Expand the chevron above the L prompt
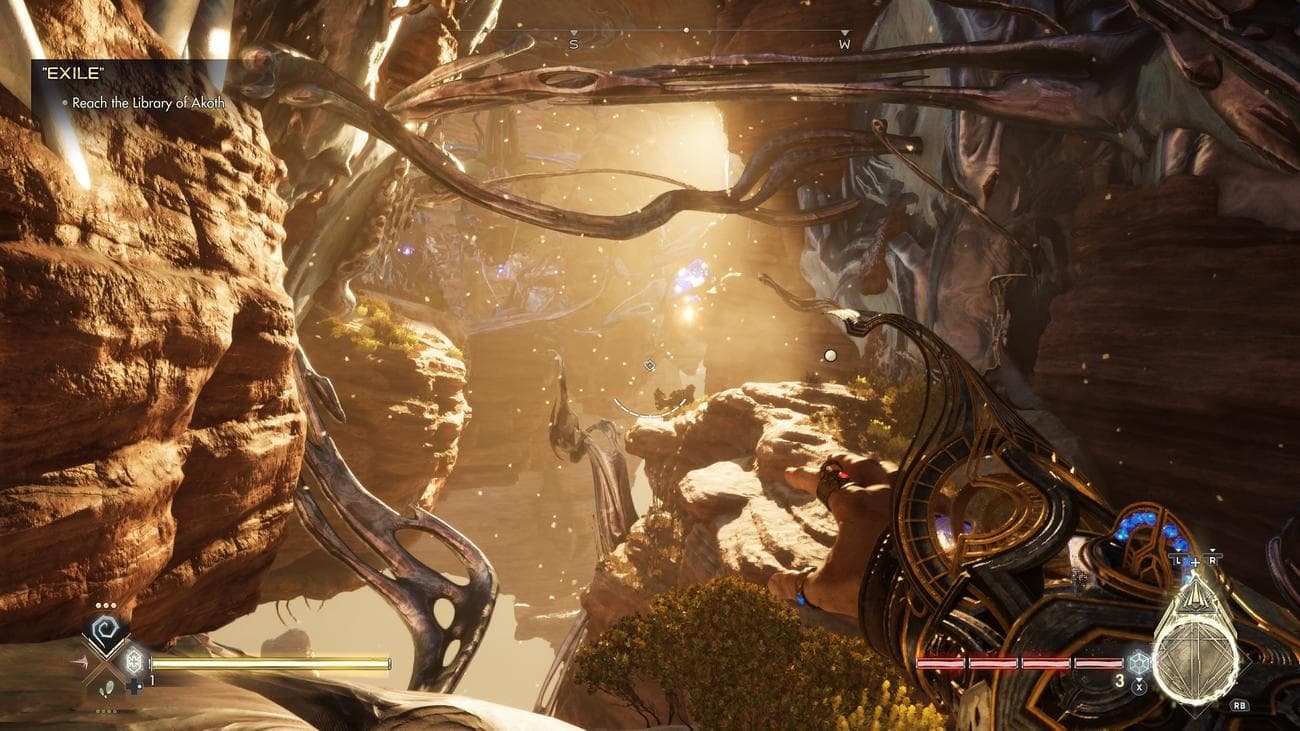Screen dimensions: 1300x731 tap(1178, 550)
